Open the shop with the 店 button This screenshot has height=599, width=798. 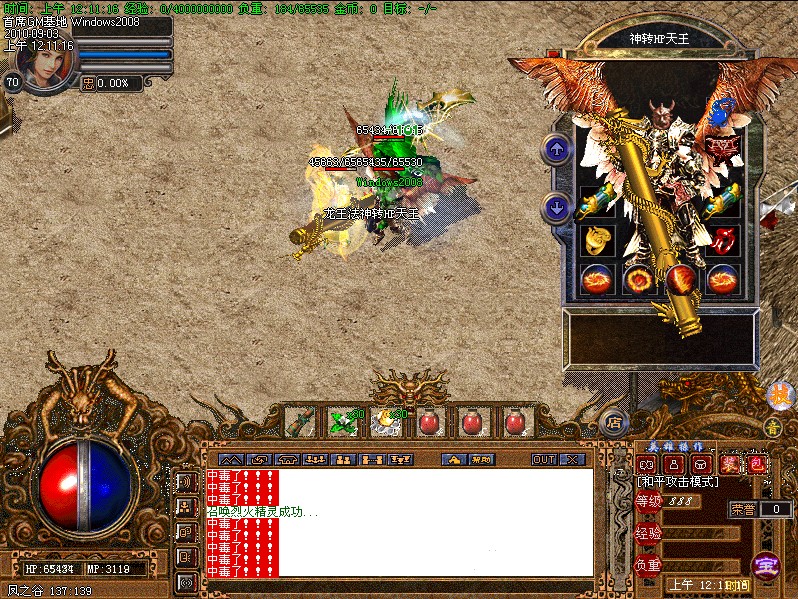click(x=614, y=422)
